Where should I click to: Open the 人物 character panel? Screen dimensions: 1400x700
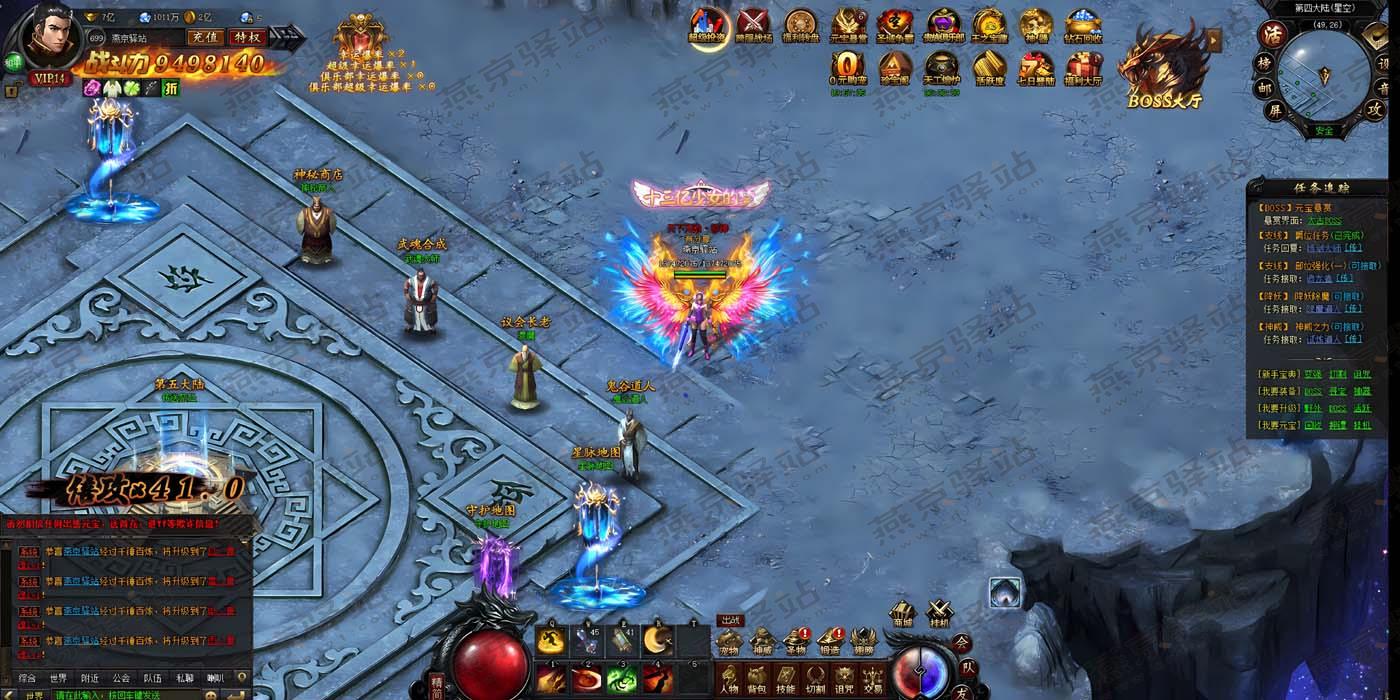(729, 678)
